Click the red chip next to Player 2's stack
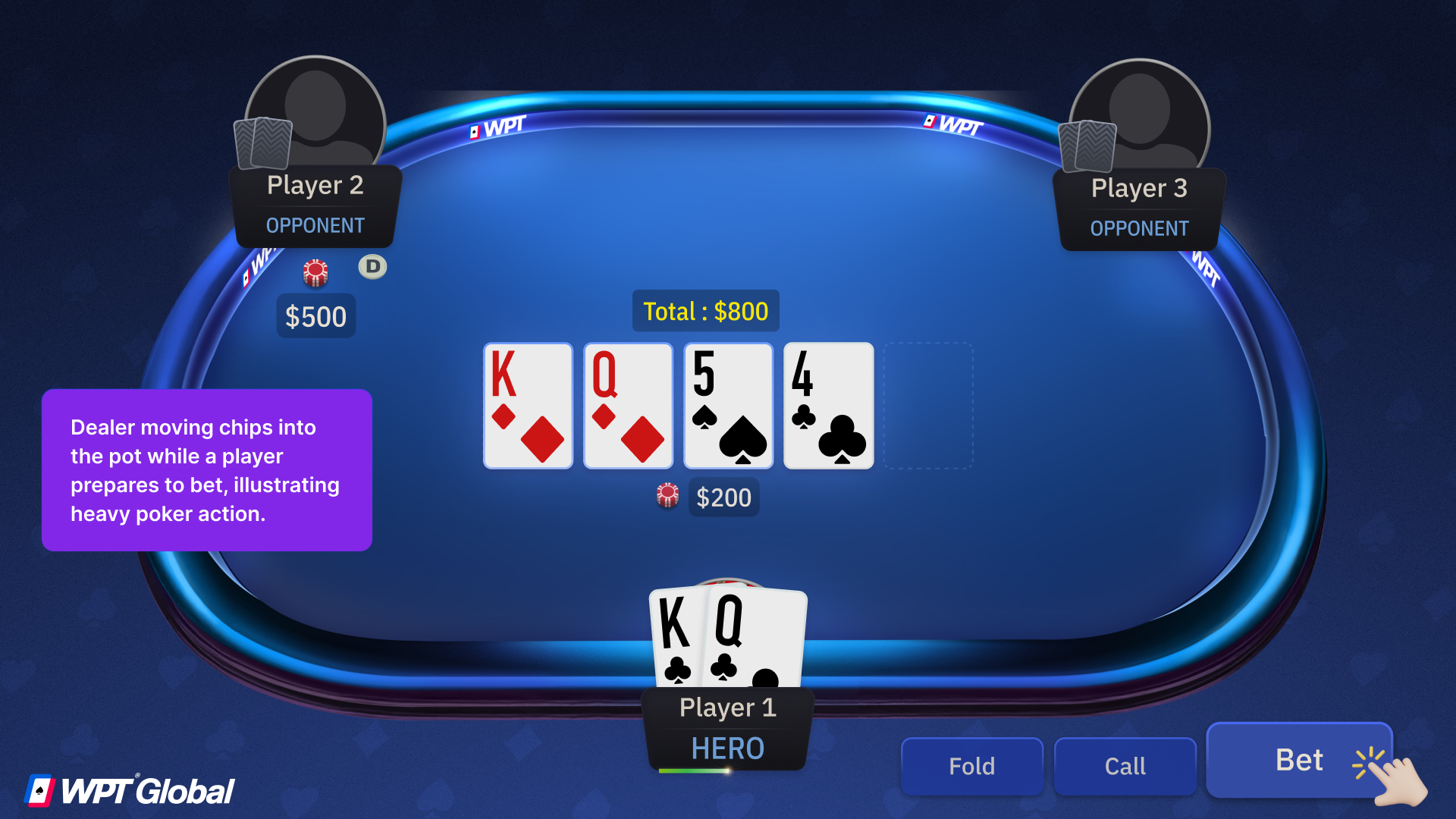Viewport: 1456px width, 819px height. point(315,273)
